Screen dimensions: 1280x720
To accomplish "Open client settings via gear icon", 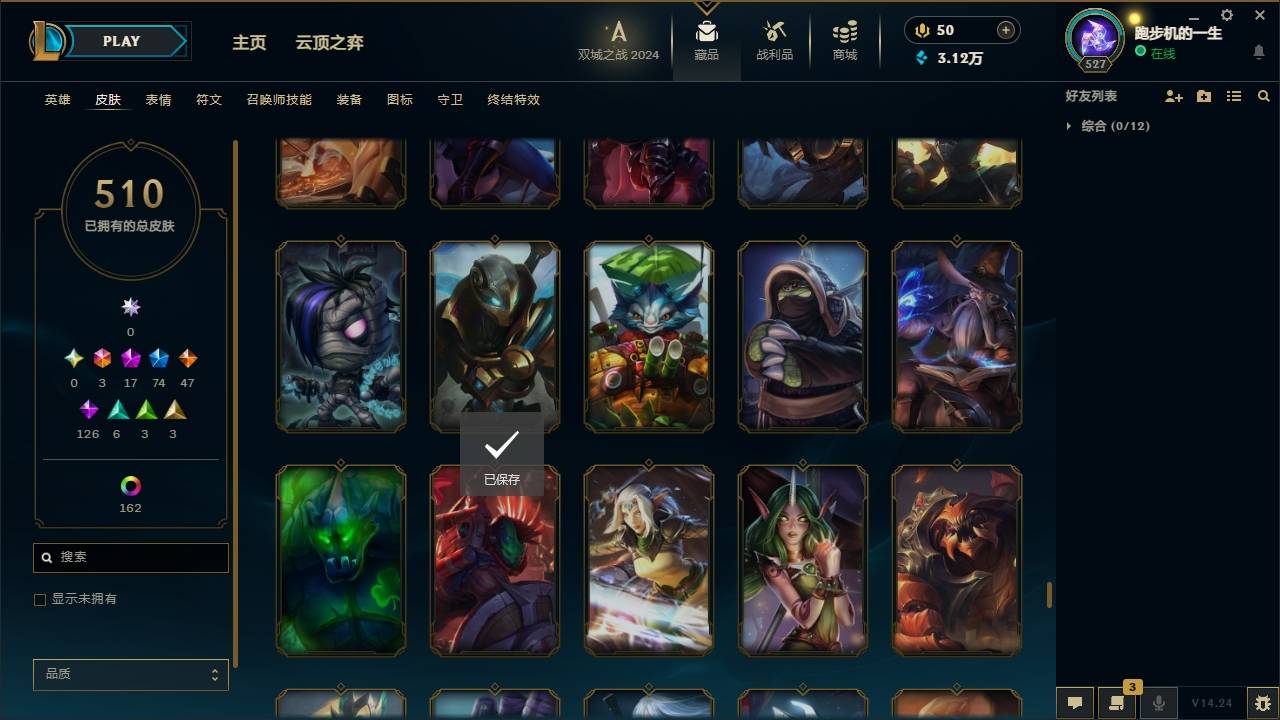I will (x=1226, y=14).
